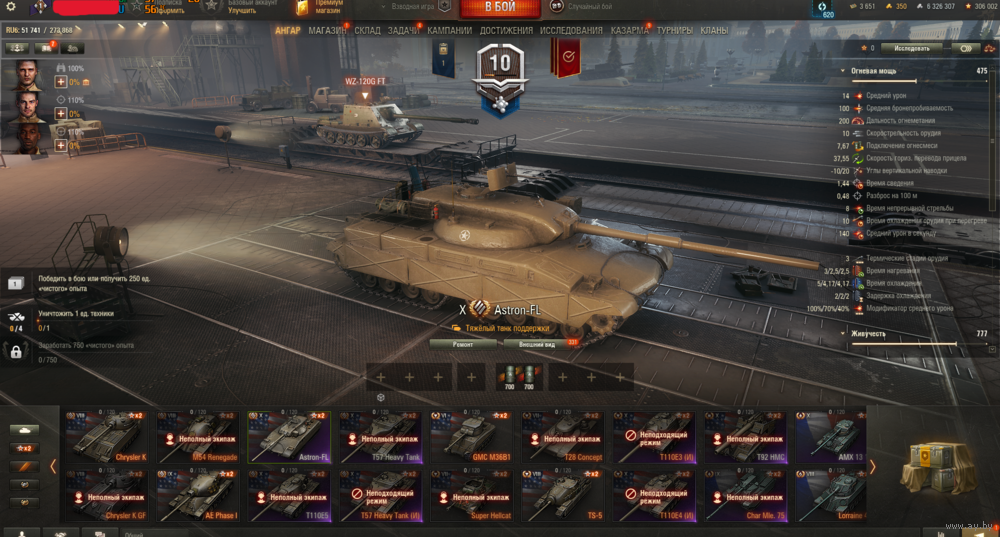Open the loot boxes crate

(x=933, y=463)
